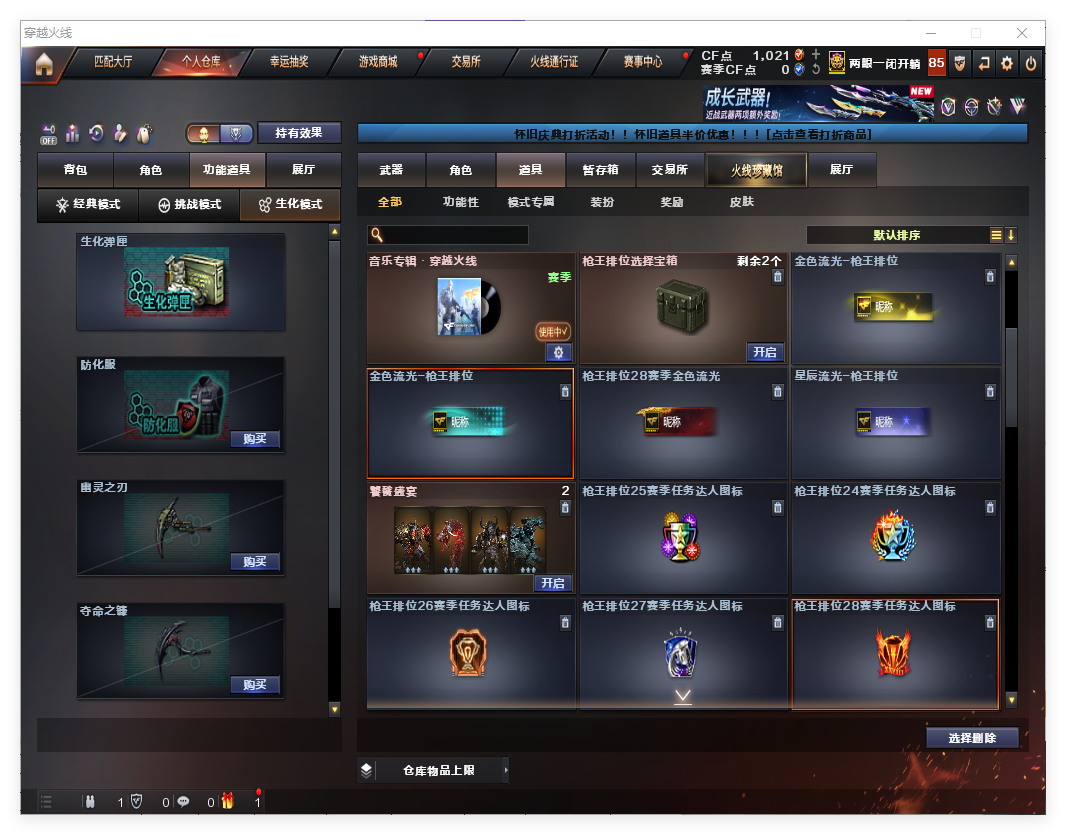Image resolution: width=1066 pixels, height=835 pixels.
Task: Open the 匹配大厅 matchmaking lobby
Action: (113, 62)
